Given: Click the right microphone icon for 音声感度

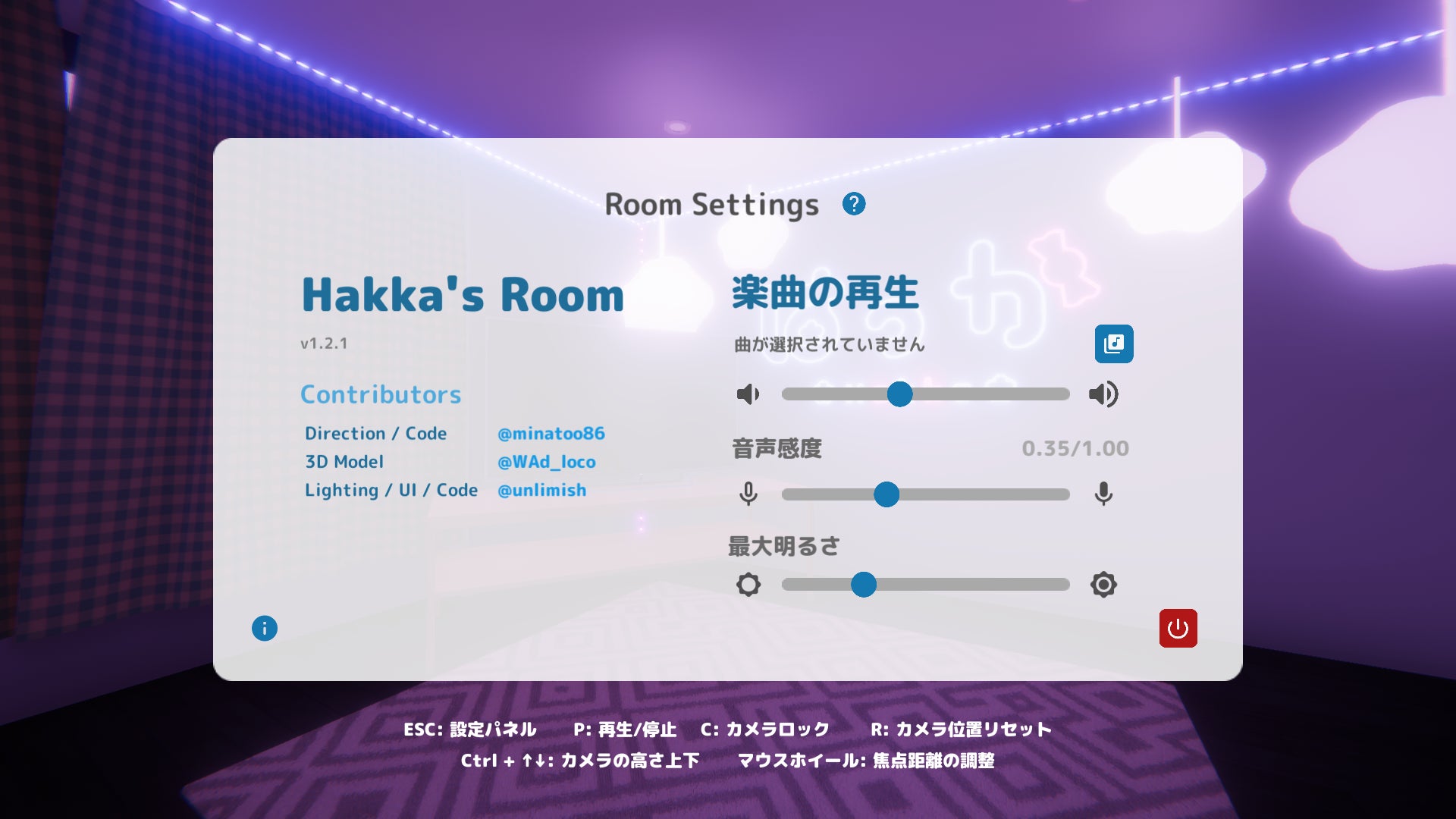Looking at the screenshot, I should coord(1104,494).
